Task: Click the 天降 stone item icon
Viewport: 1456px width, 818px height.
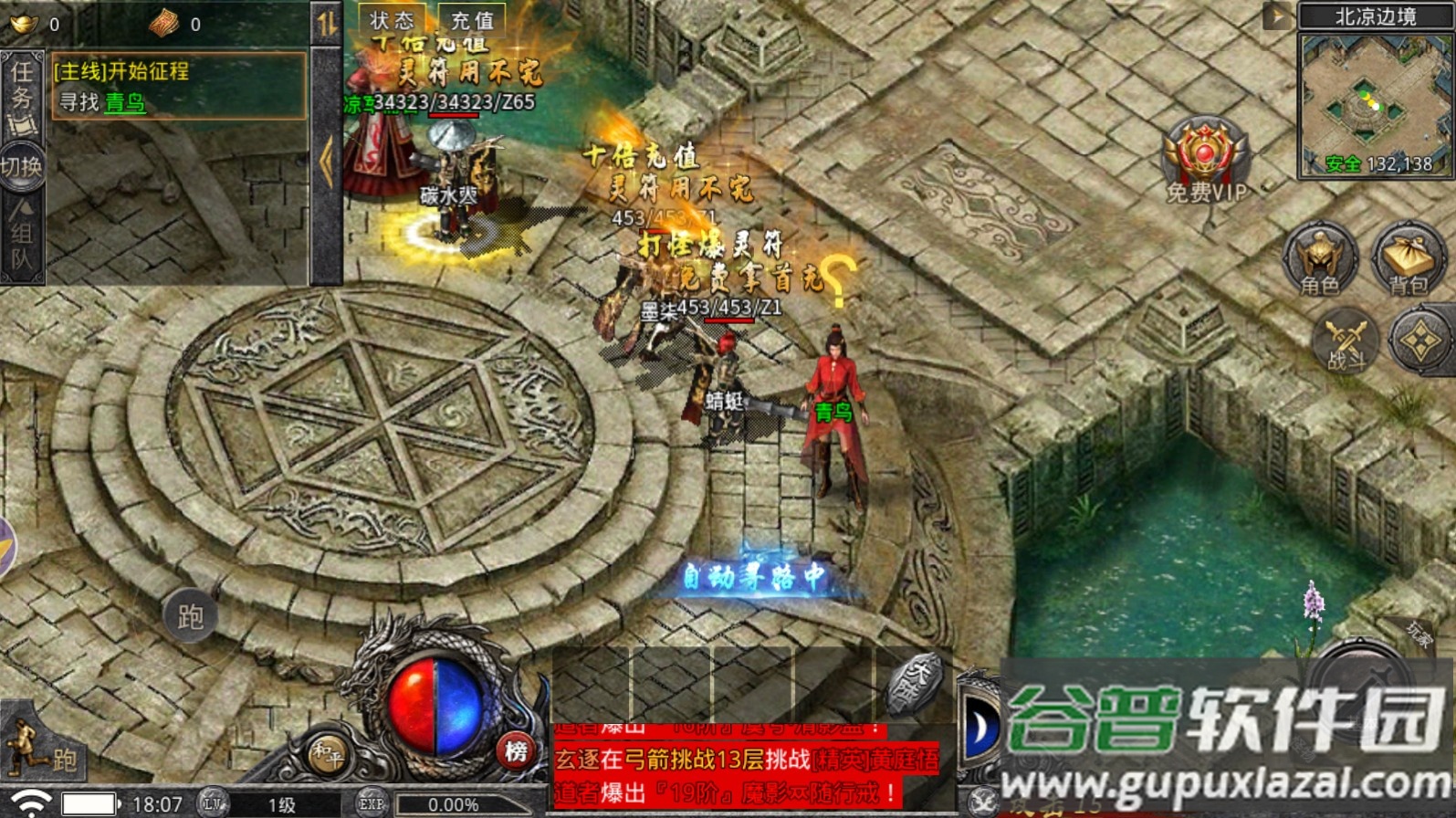Action: point(914,682)
